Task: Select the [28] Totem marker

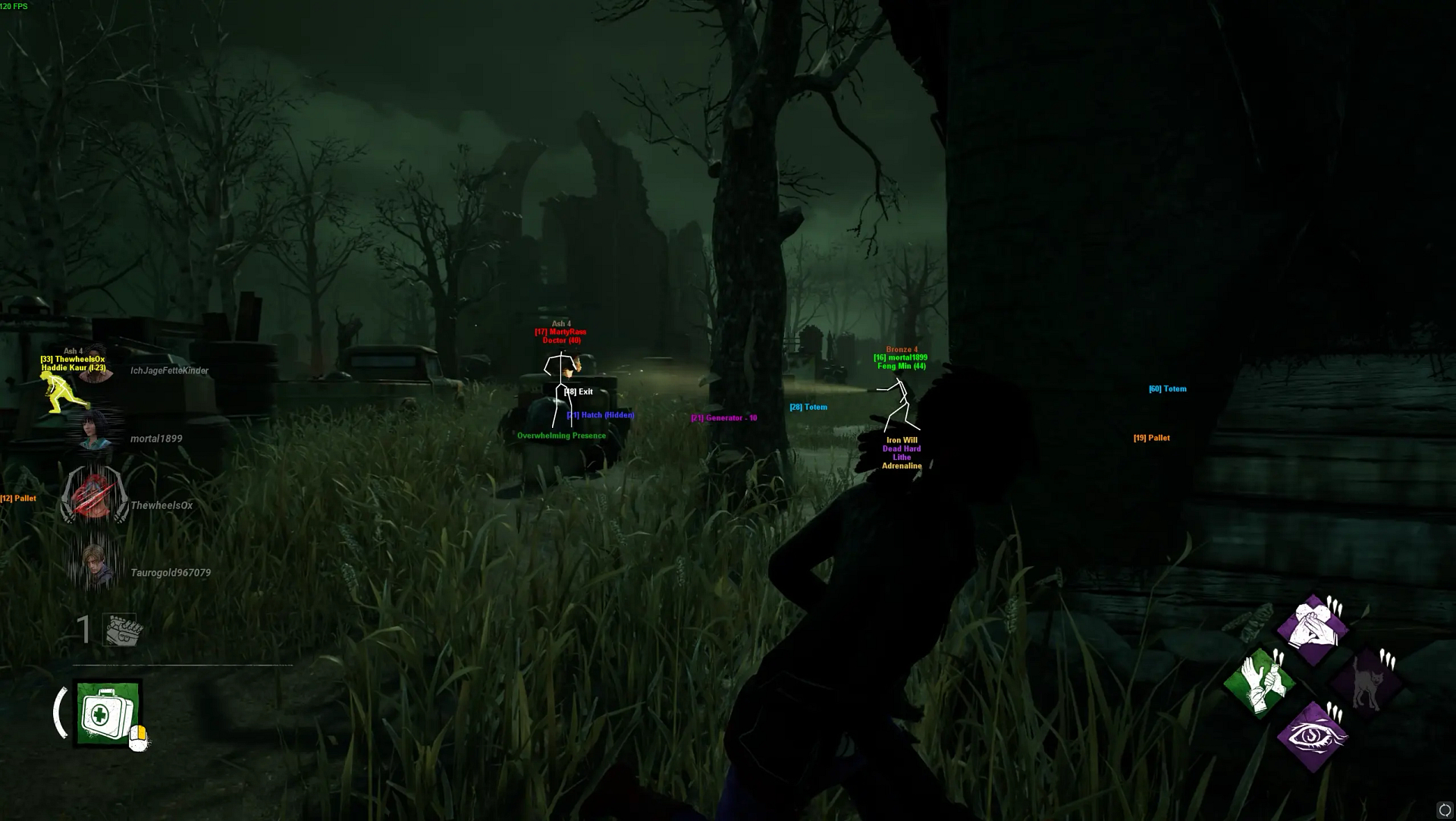Action: pos(808,407)
